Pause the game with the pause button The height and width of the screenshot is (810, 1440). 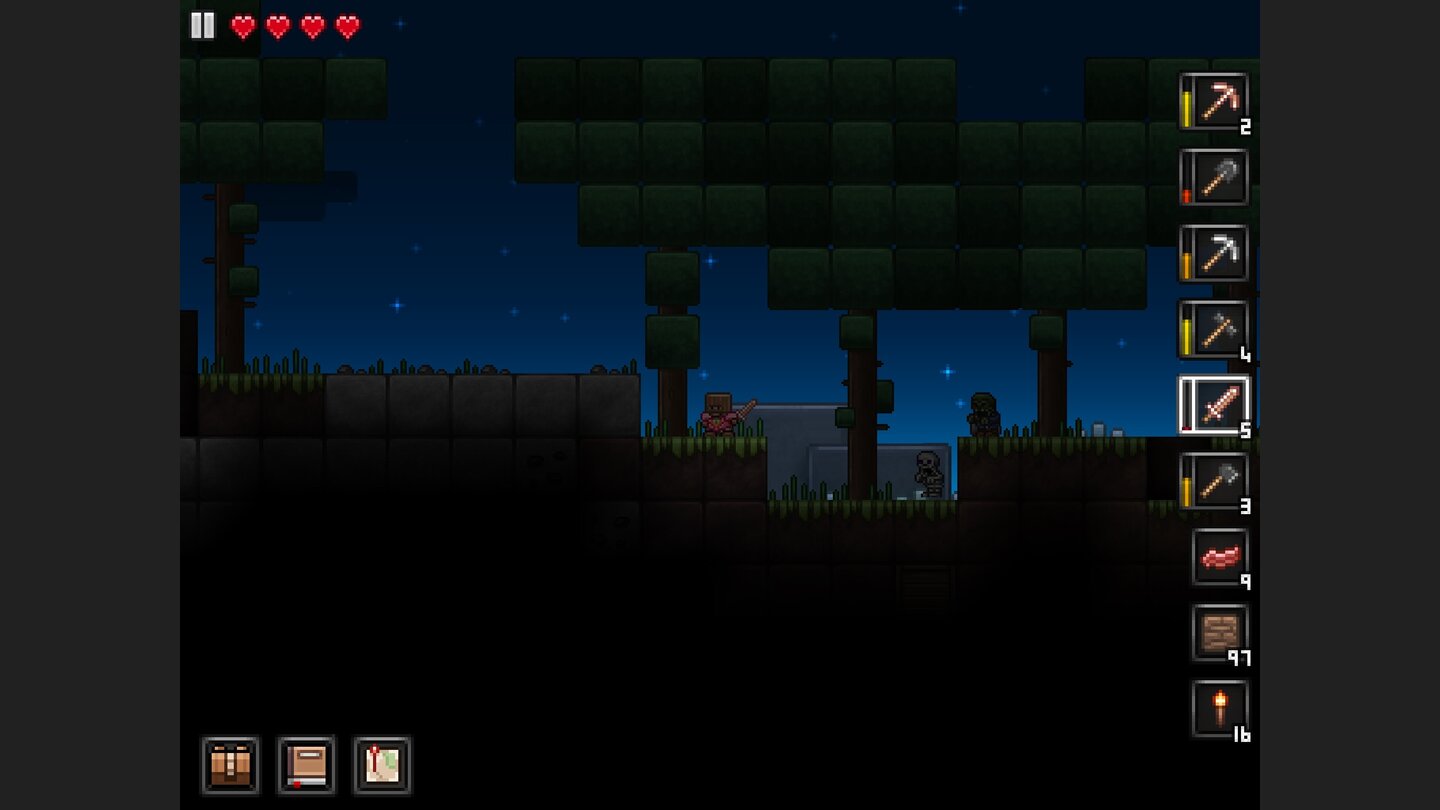pos(203,26)
